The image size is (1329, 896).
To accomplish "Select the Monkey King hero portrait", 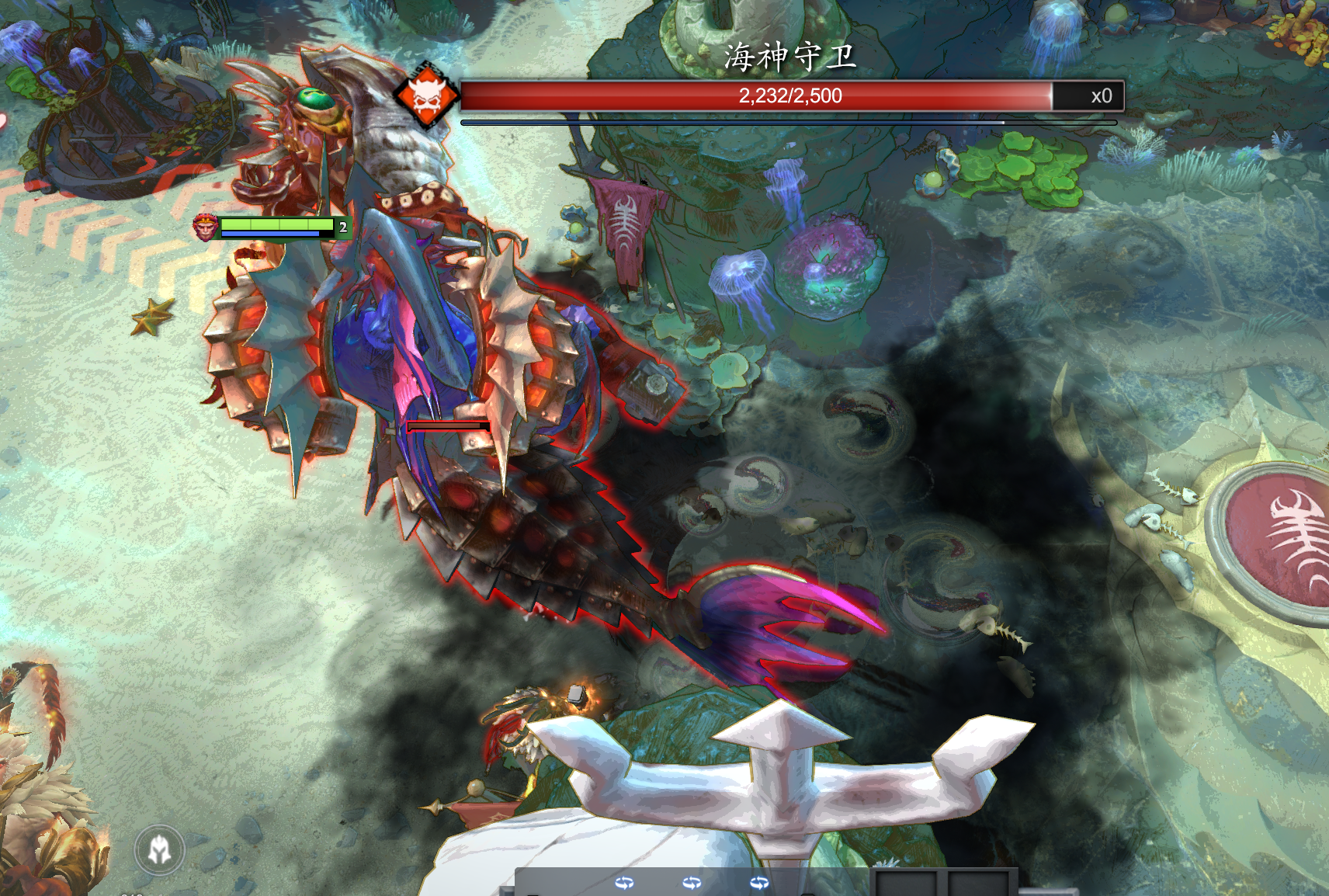I will [206, 228].
